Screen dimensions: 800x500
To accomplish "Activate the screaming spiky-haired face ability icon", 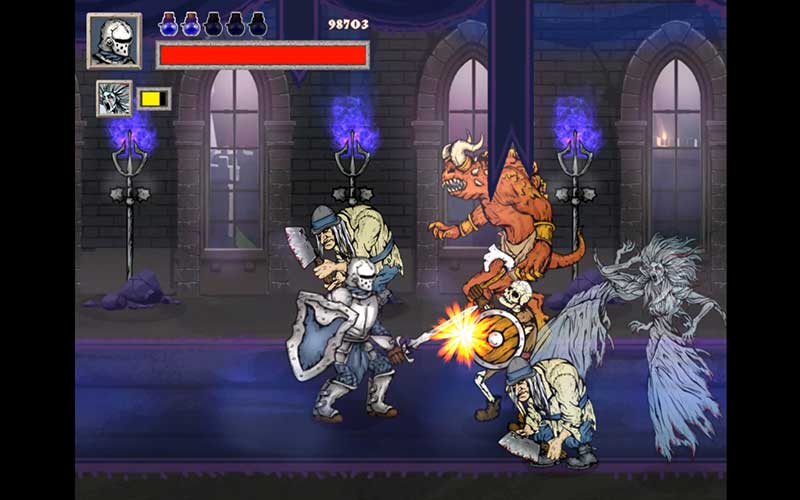I will 113,98.
